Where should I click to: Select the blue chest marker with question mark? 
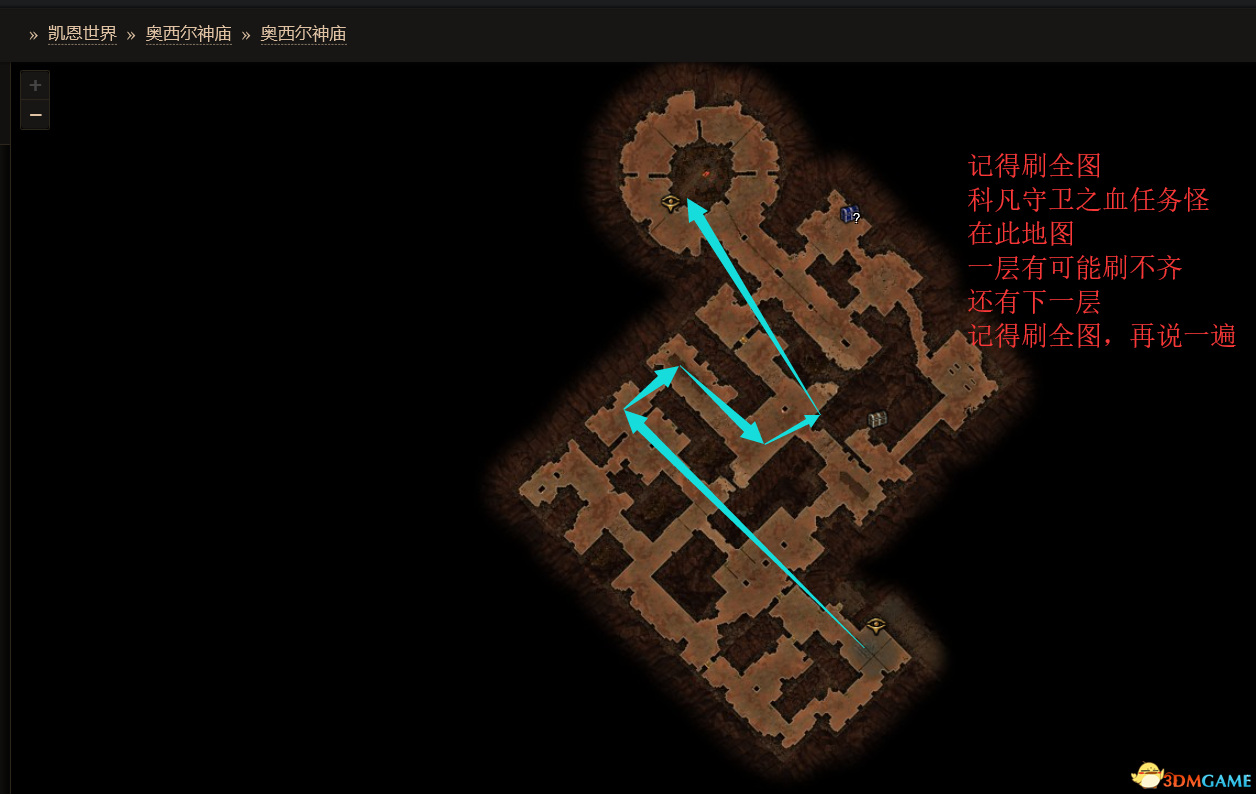849,213
